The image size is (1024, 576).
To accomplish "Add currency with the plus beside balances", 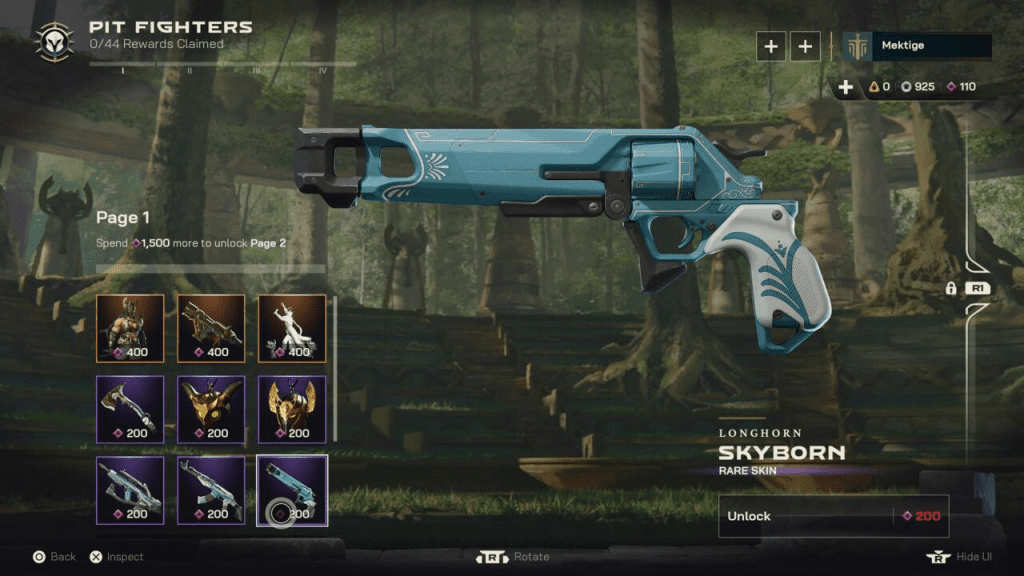I will point(846,87).
